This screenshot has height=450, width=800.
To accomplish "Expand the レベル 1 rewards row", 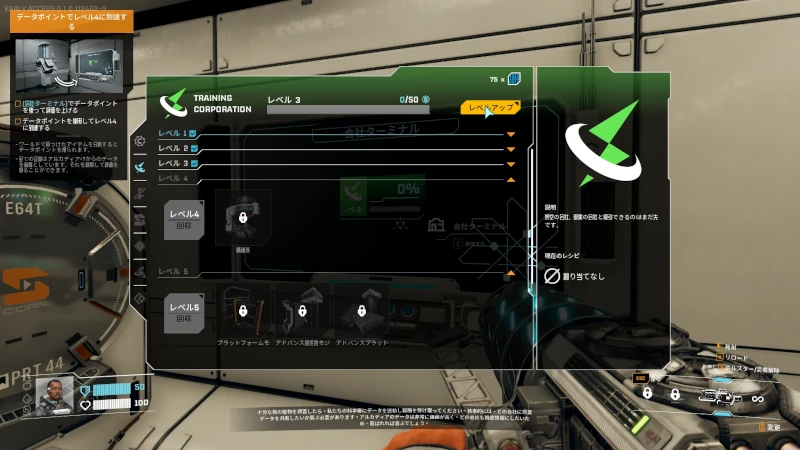I will 511,133.
